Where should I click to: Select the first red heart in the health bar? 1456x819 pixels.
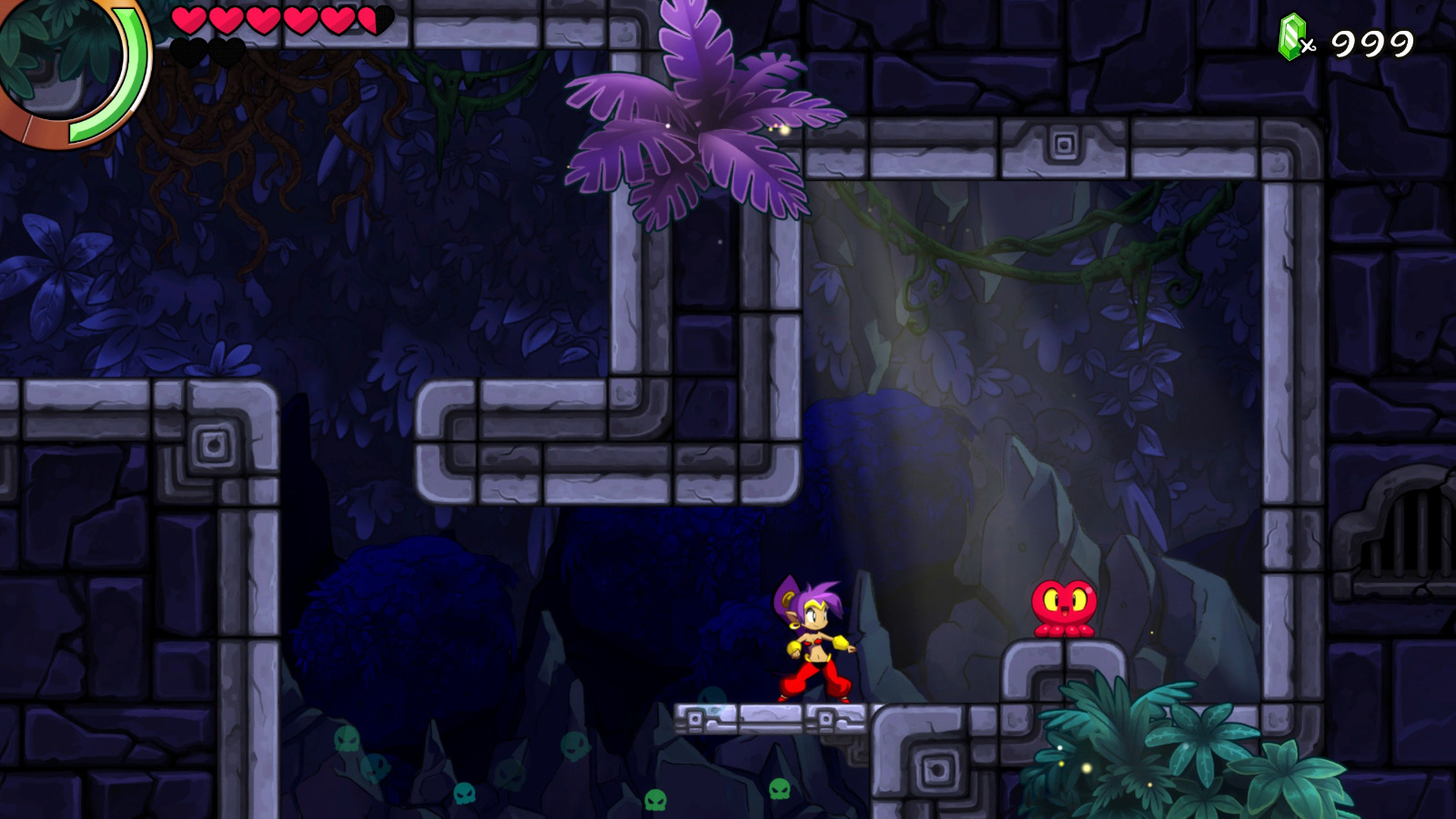pos(187,20)
